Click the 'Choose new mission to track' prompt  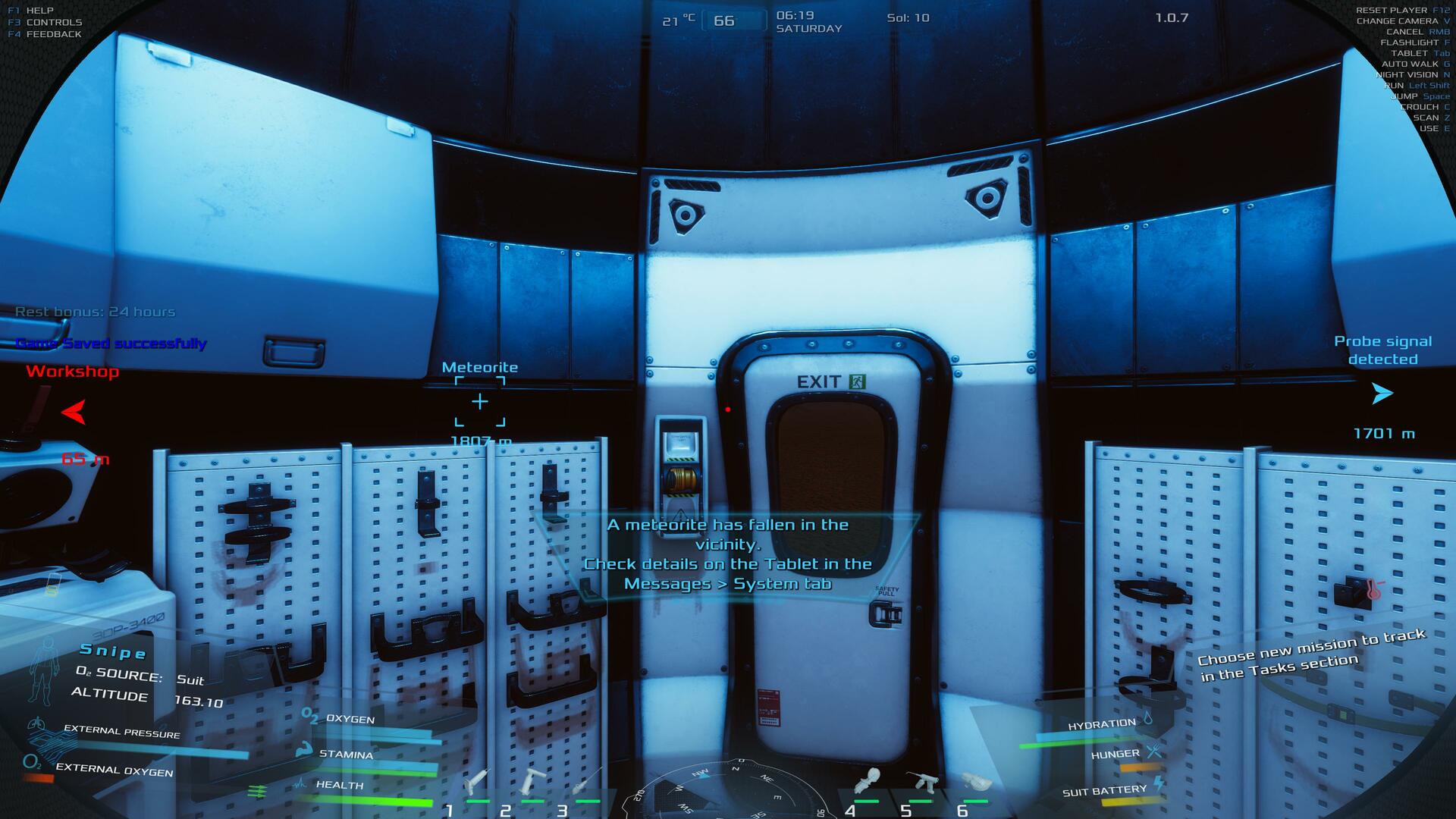(1312, 654)
